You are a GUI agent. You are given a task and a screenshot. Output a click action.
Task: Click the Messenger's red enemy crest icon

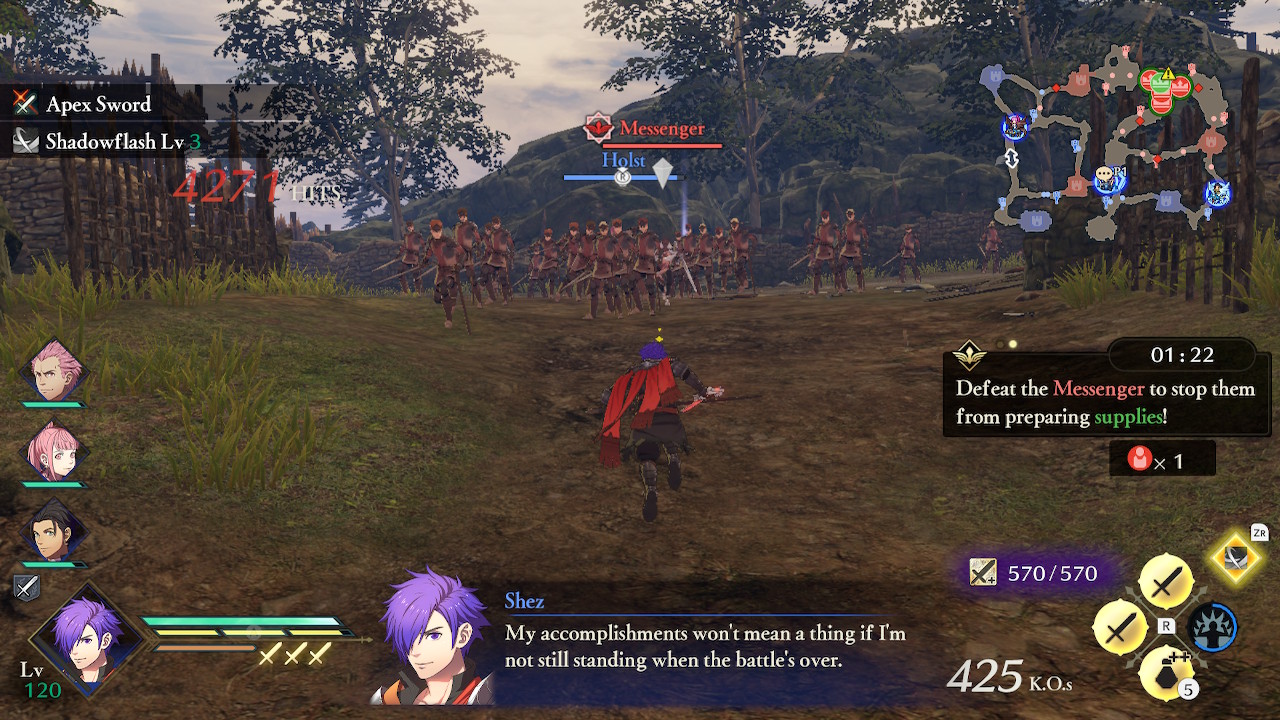point(597,128)
